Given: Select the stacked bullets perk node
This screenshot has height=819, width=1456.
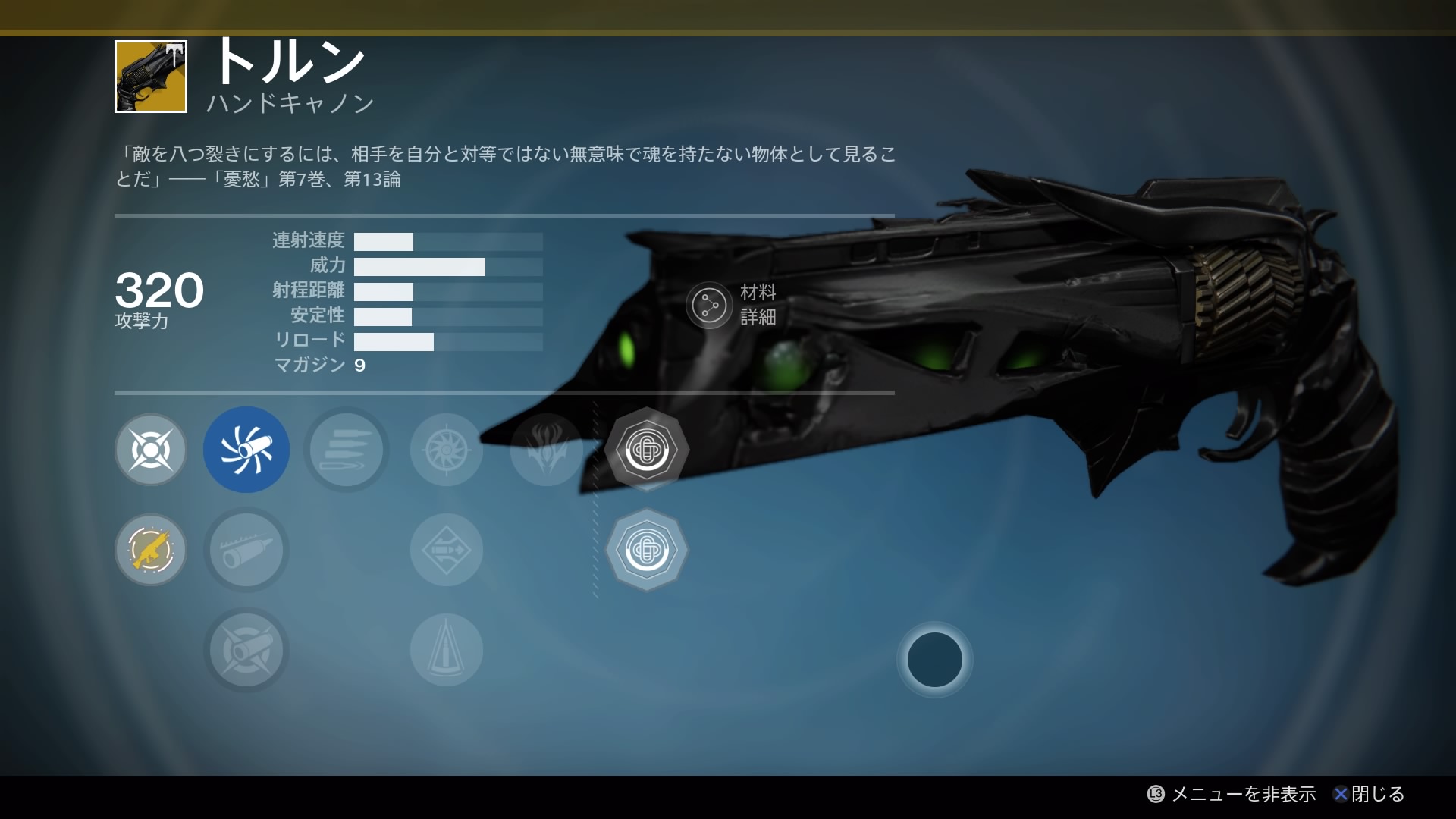Looking at the screenshot, I should 347,450.
